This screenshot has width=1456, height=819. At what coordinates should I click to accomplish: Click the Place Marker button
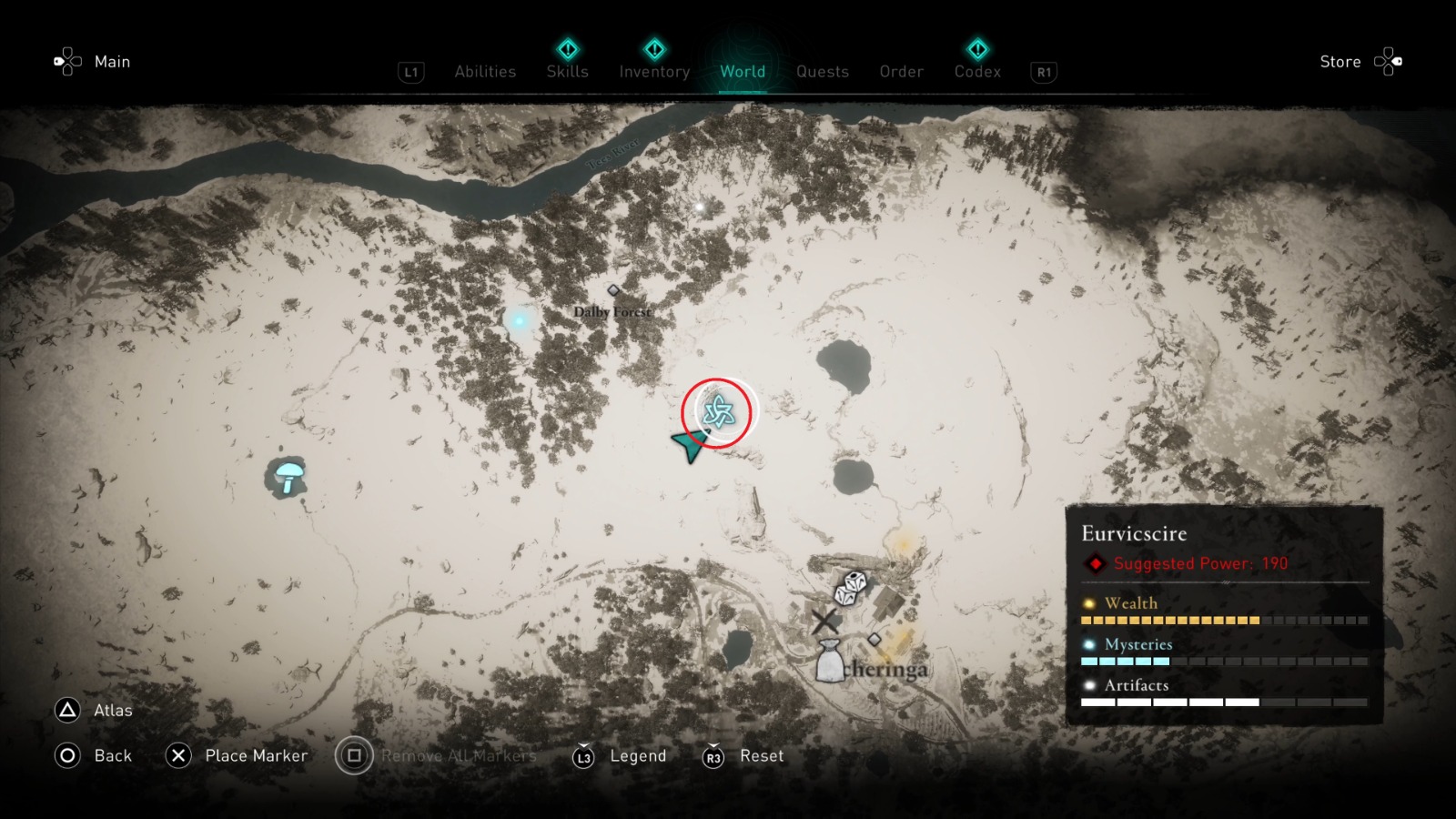[178, 756]
